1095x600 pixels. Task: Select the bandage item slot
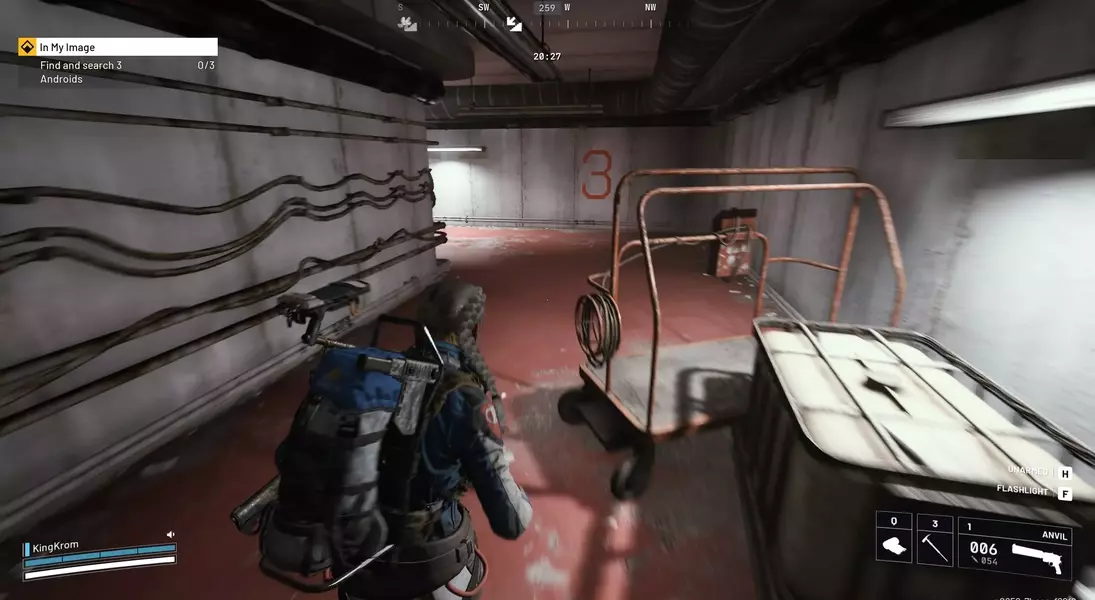coord(893,545)
